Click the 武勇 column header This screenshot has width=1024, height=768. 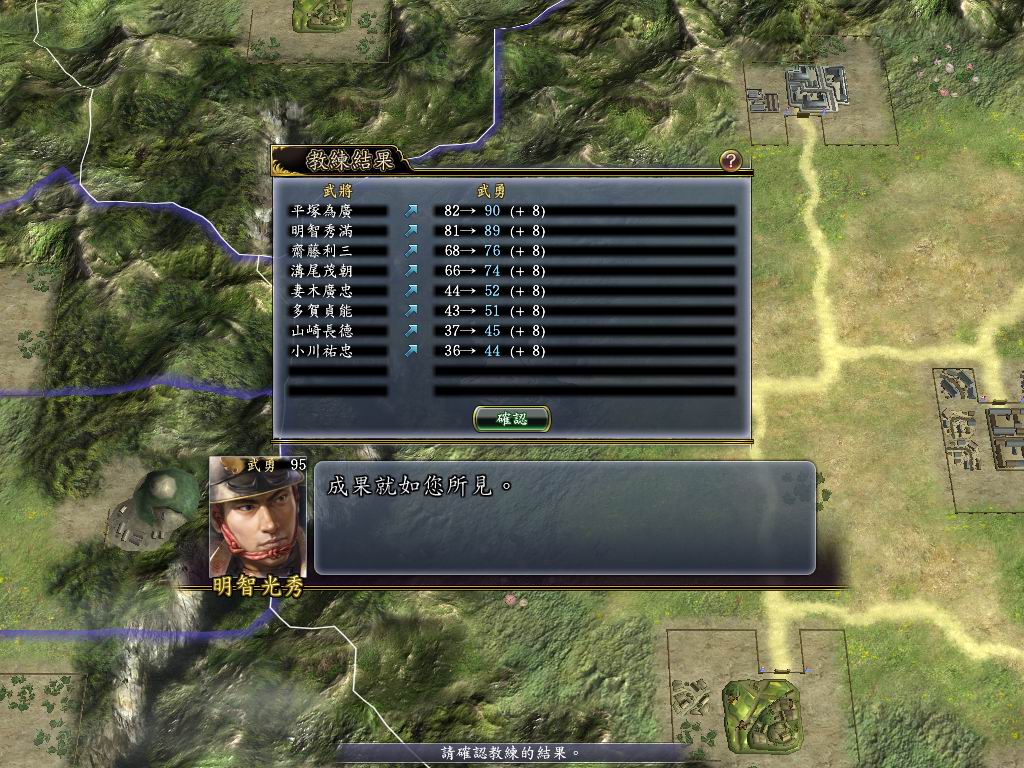point(491,190)
